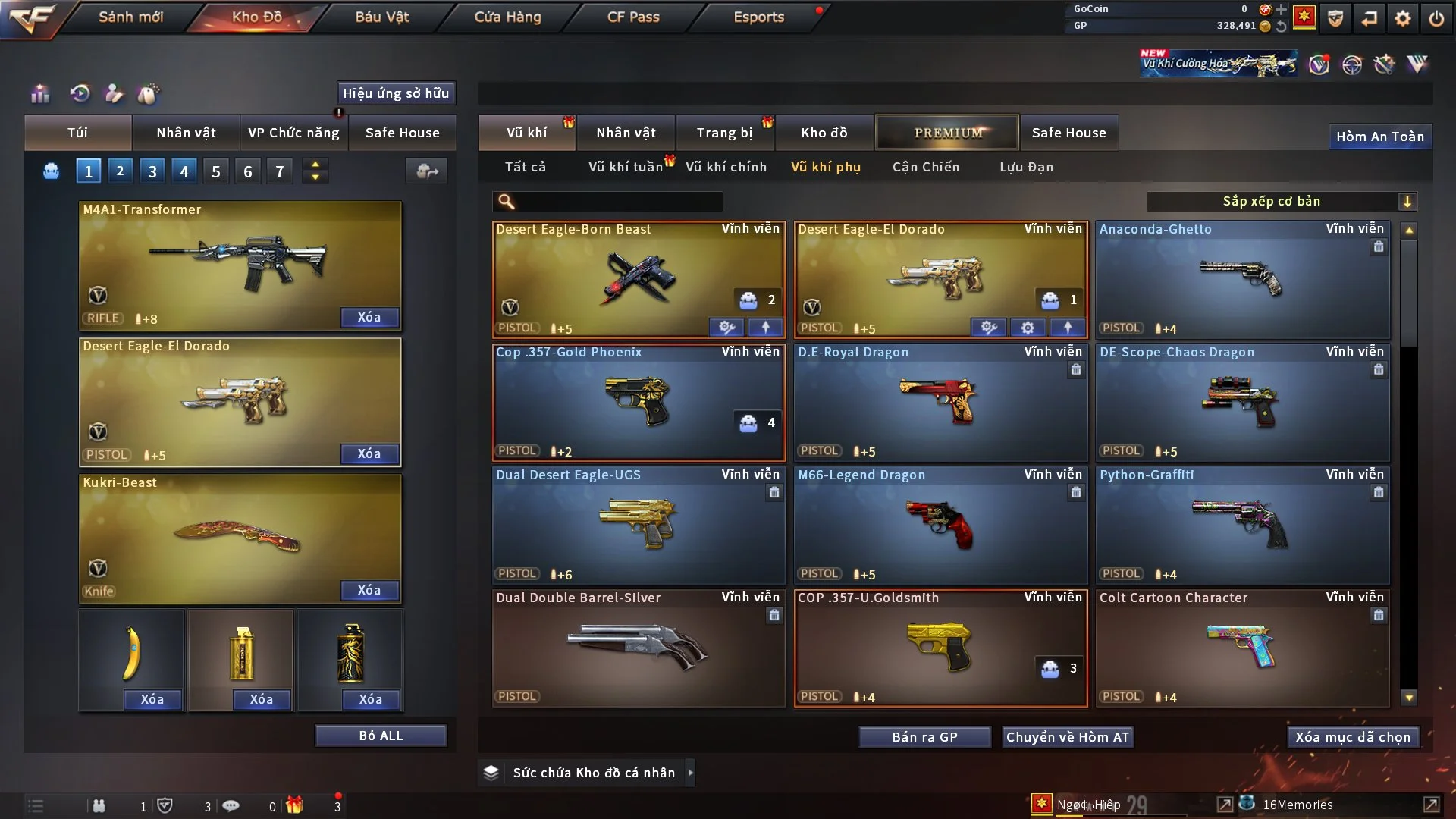Viewport: 1456px width, 819px height.
Task: Show the Cận Chiến melee category
Action: tap(926, 167)
